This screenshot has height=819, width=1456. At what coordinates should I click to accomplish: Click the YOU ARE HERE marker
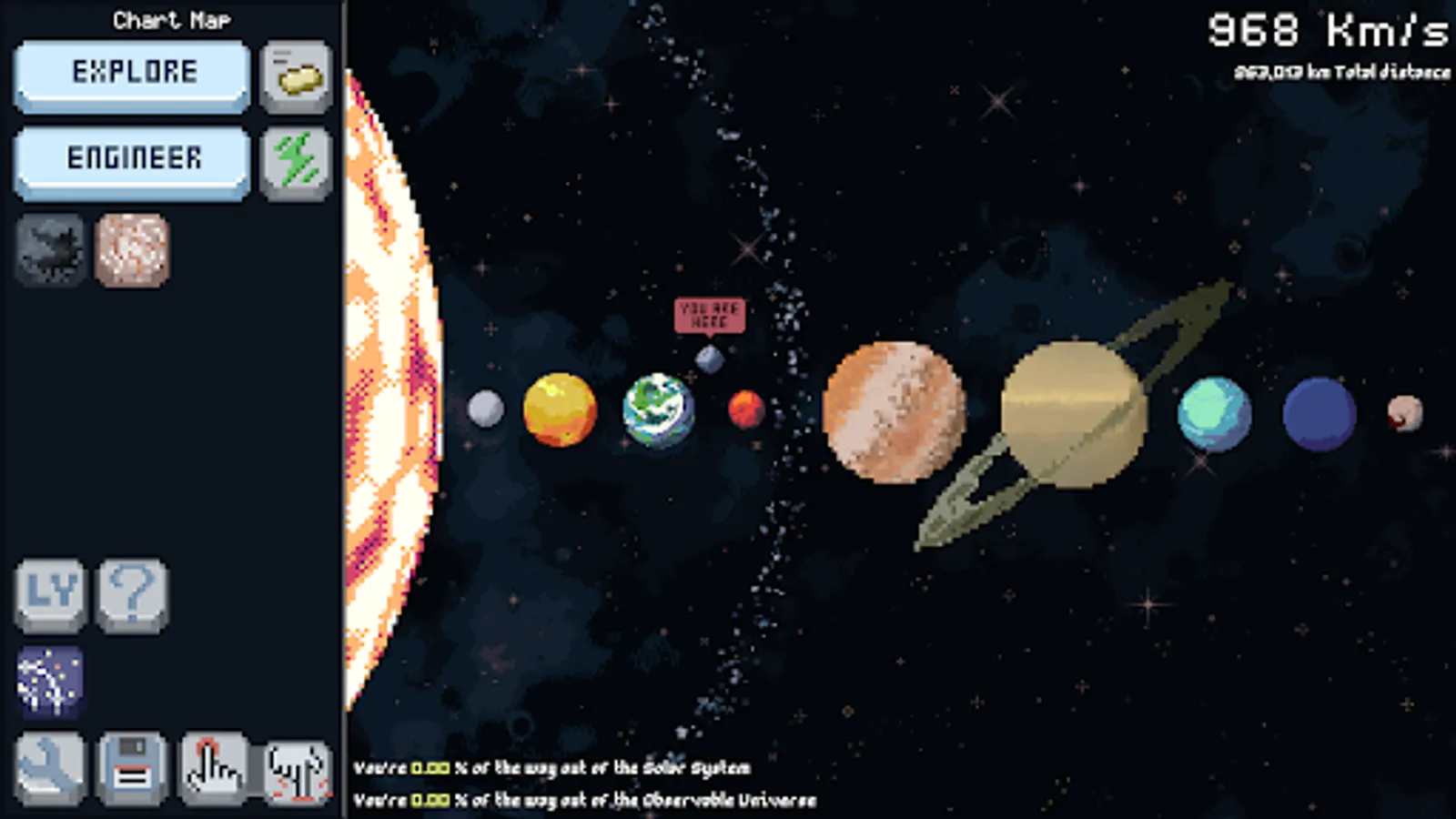coord(711,313)
